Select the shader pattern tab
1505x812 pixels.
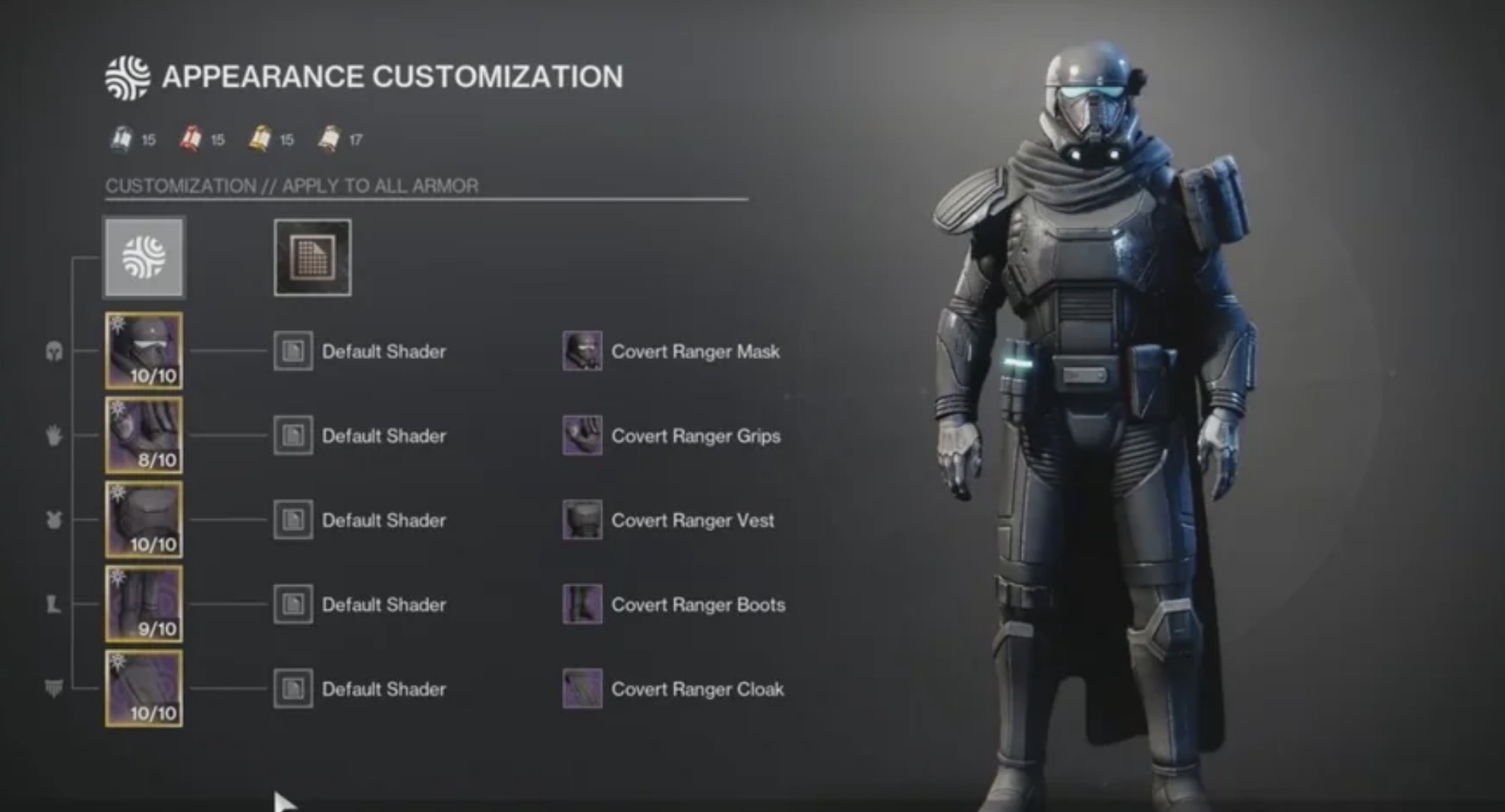pyautogui.click(x=311, y=257)
